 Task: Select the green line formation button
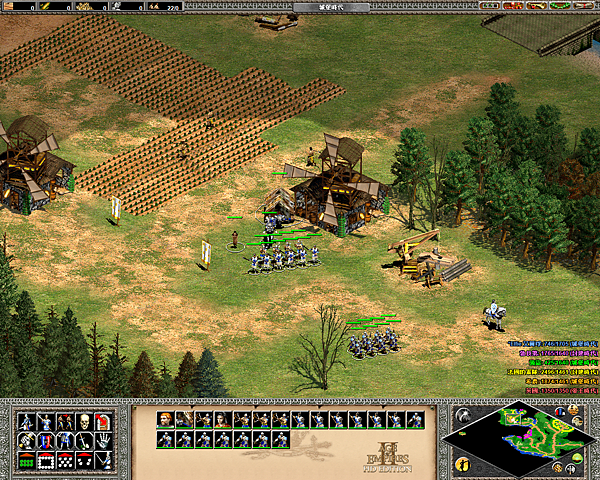[25, 460]
